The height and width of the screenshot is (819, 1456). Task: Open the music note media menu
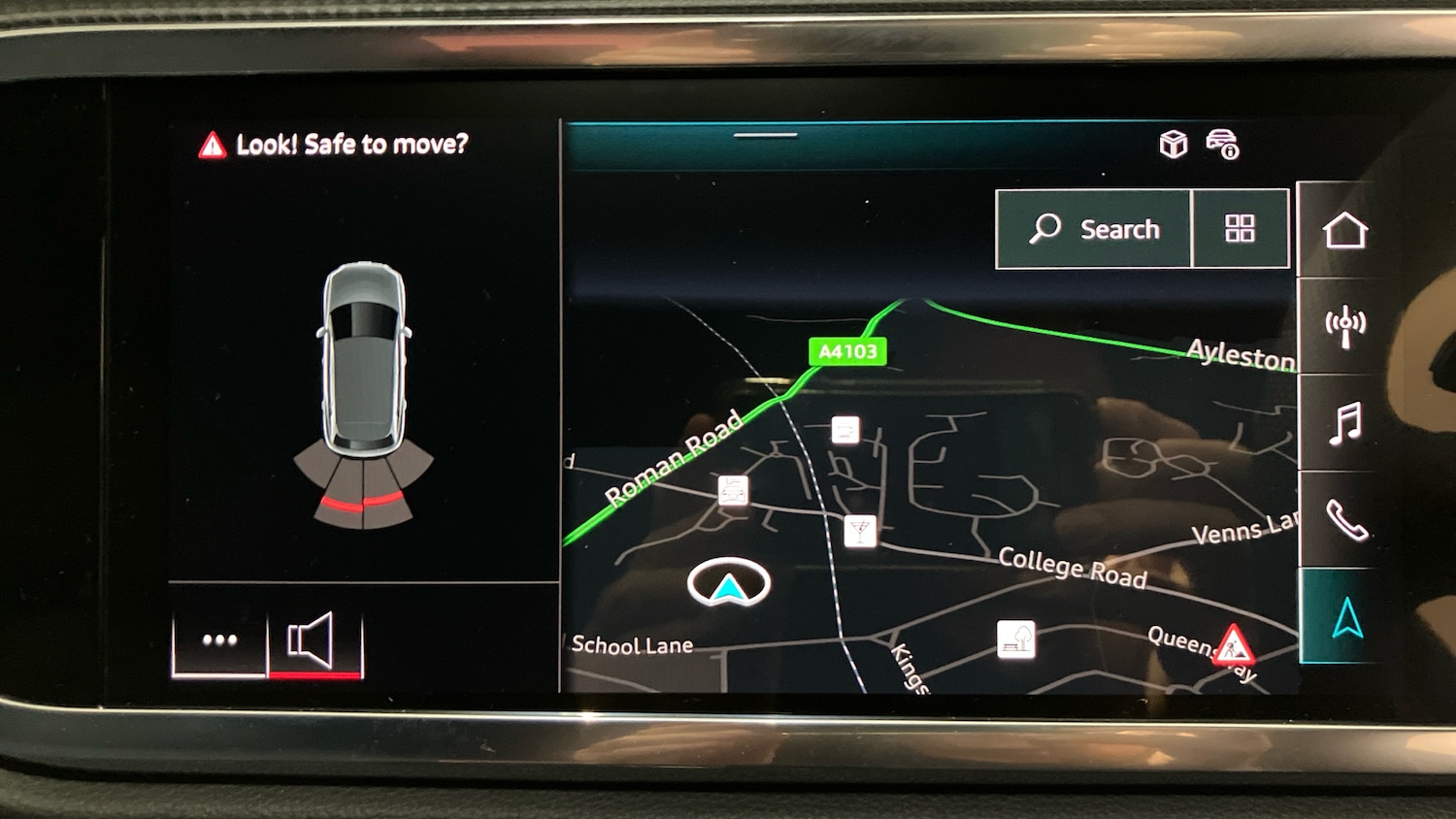(x=1345, y=424)
